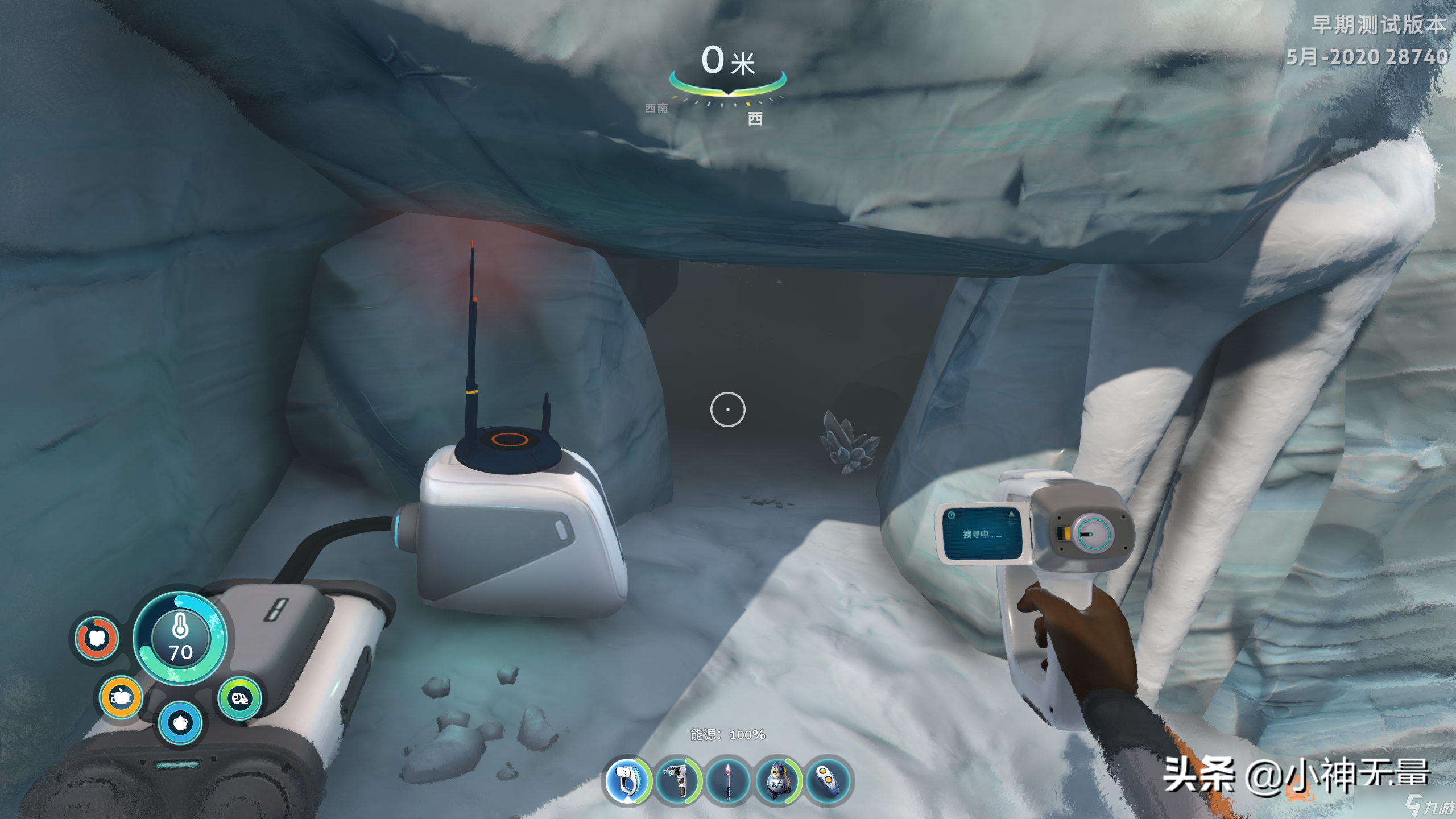Select the Spy Pengling robot slot
The height and width of the screenshot is (819, 1456).
pyautogui.click(x=777, y=781)
